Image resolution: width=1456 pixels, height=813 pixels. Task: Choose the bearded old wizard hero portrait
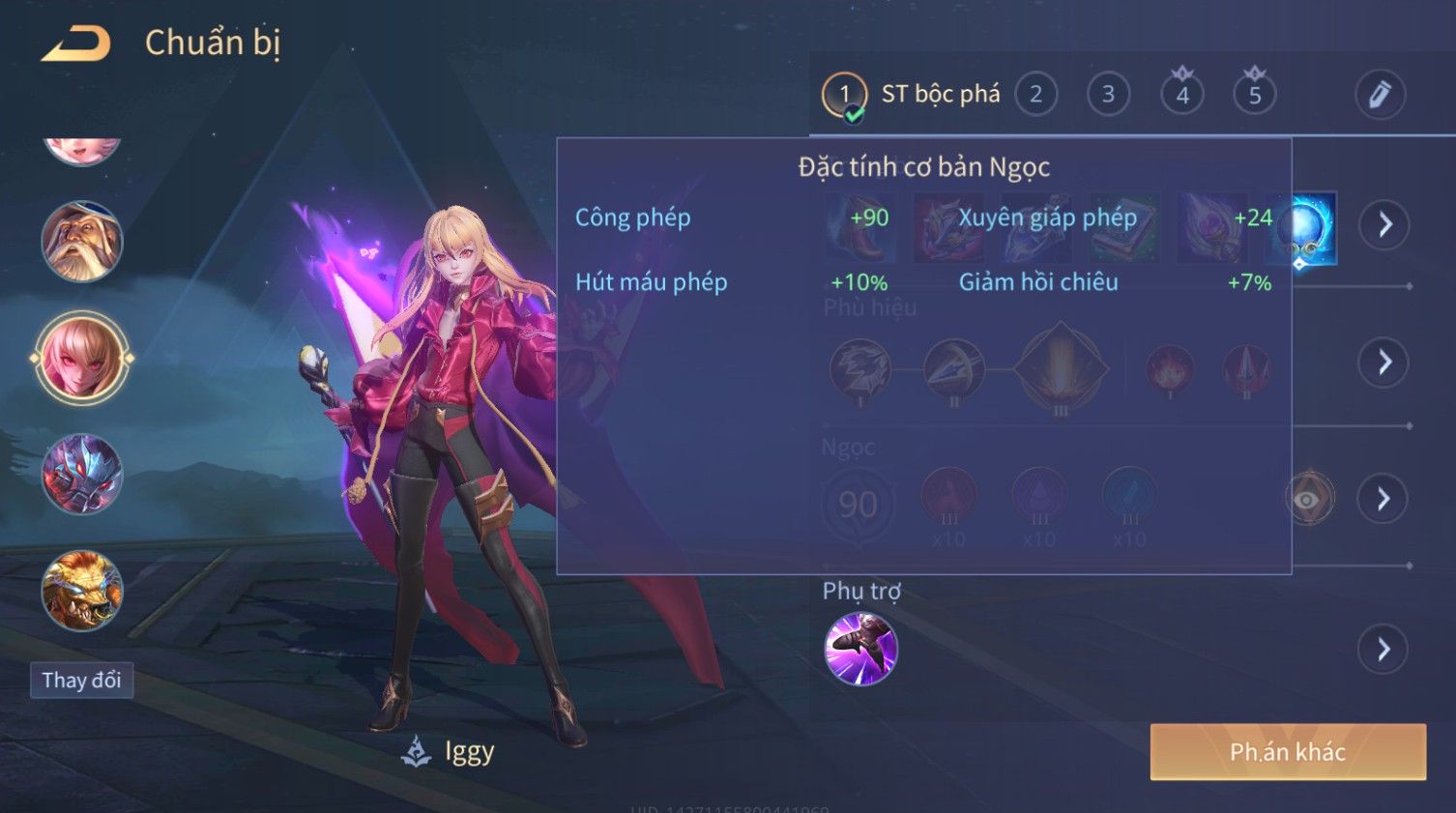(x=82, y=242)
